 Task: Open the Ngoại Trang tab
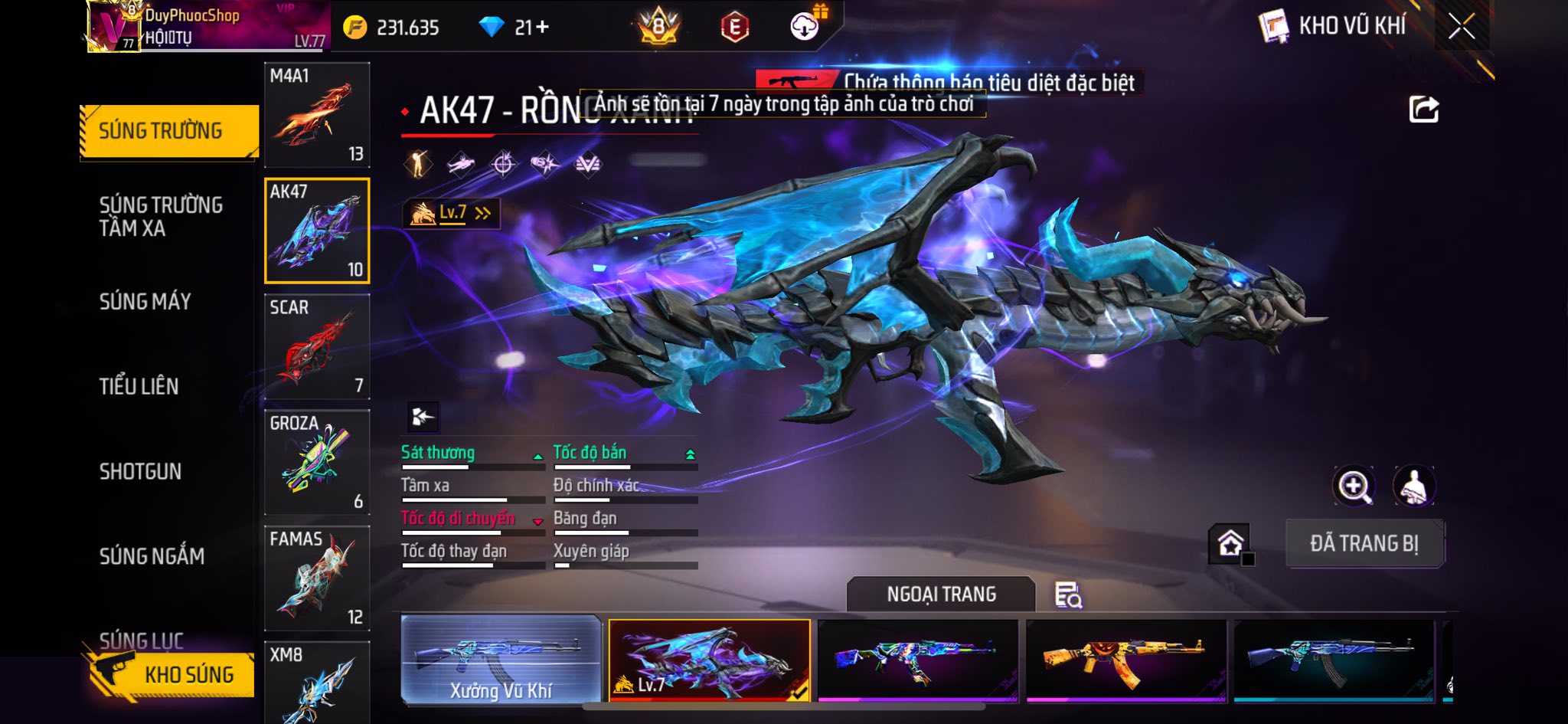(x=941, y=594)
